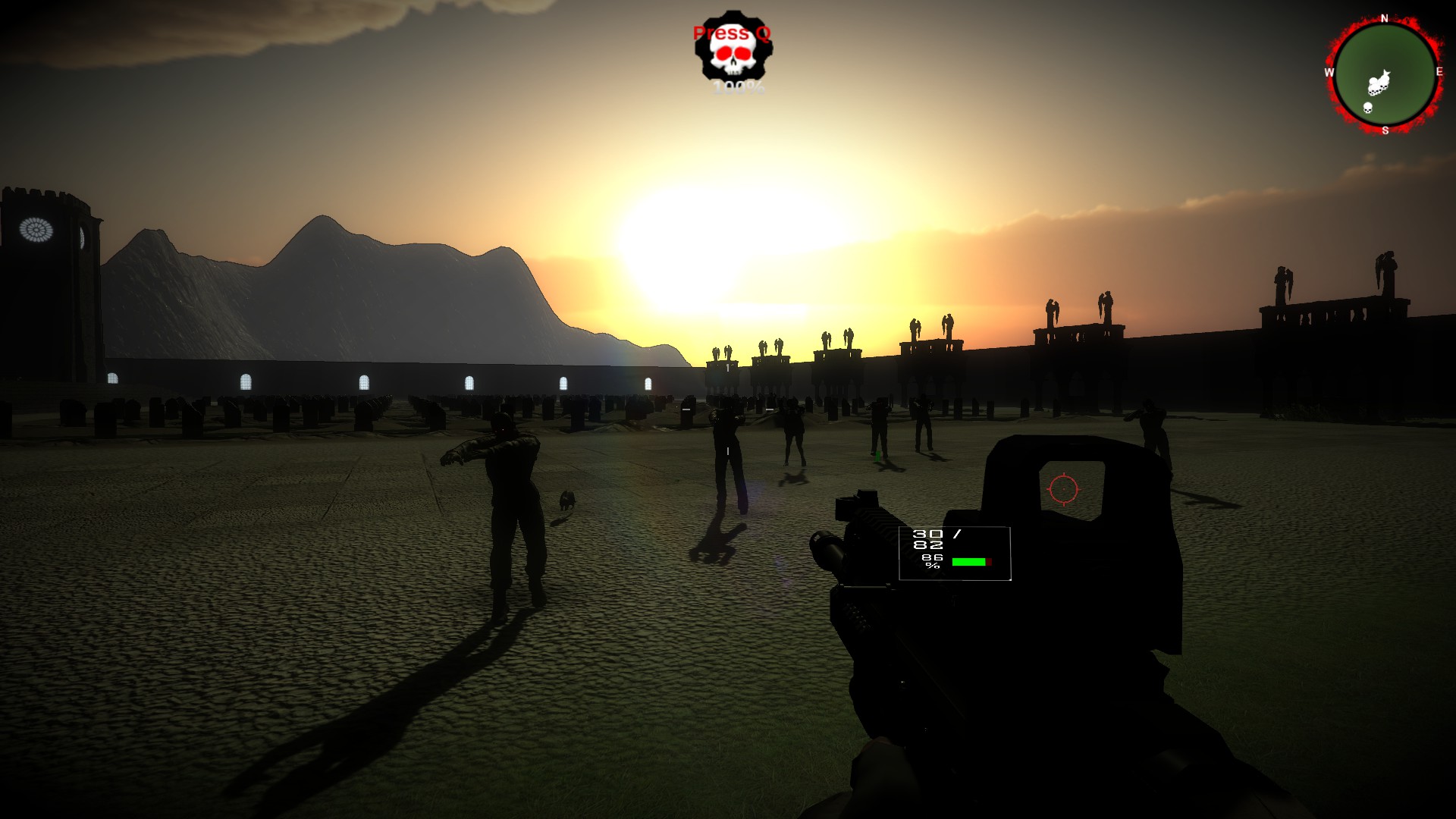1456x819 pixels.
Task: Click the skull blip near the bottom of radar
Action: coord(1367,108)
